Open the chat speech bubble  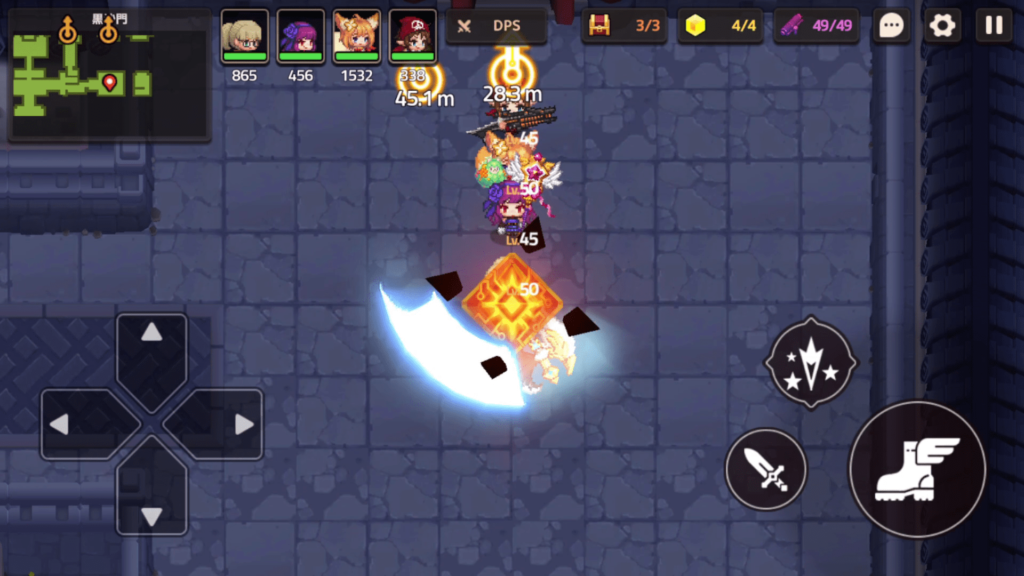(891, 26)
